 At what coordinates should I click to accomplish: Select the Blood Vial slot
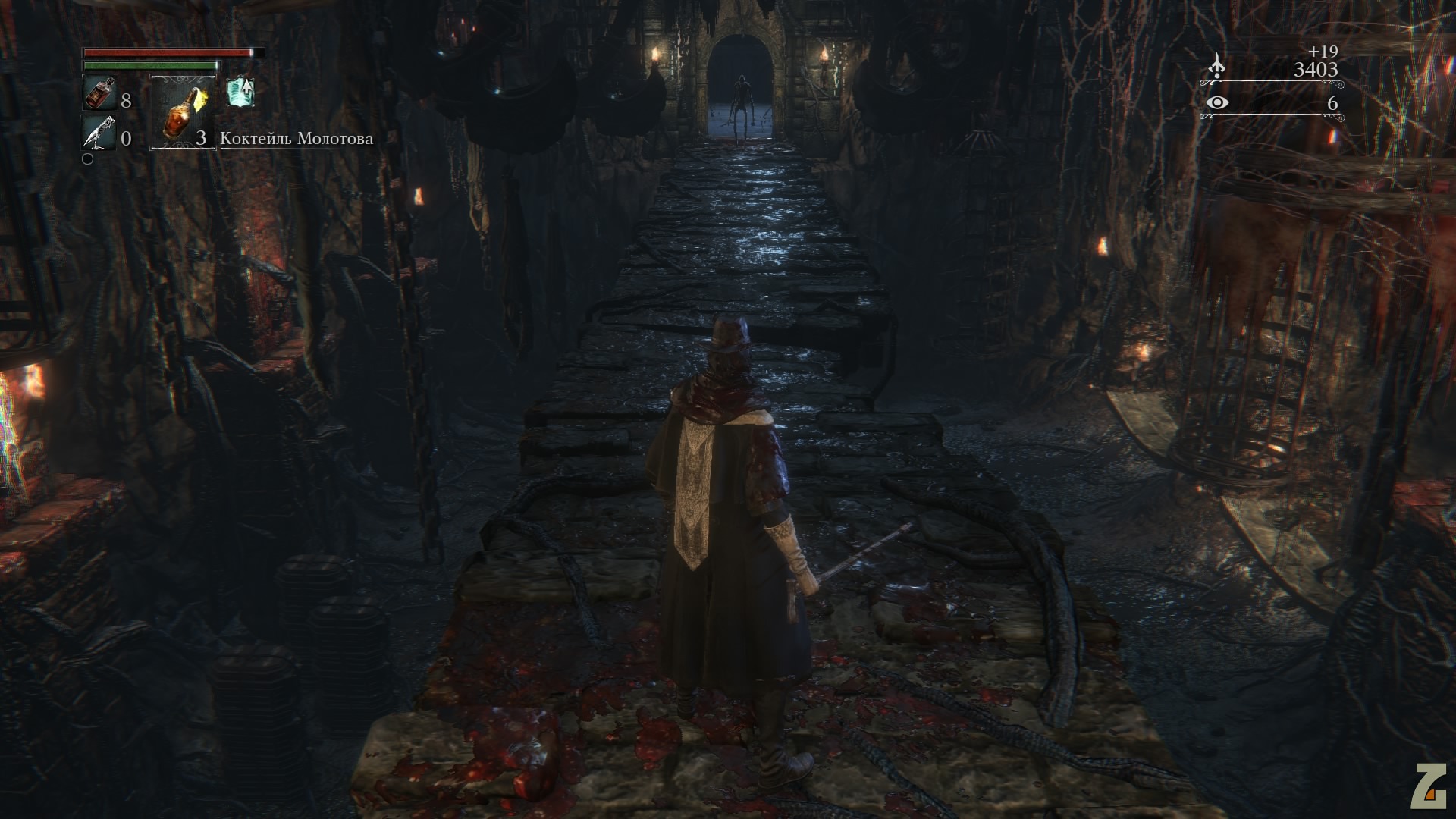[99, 94]
